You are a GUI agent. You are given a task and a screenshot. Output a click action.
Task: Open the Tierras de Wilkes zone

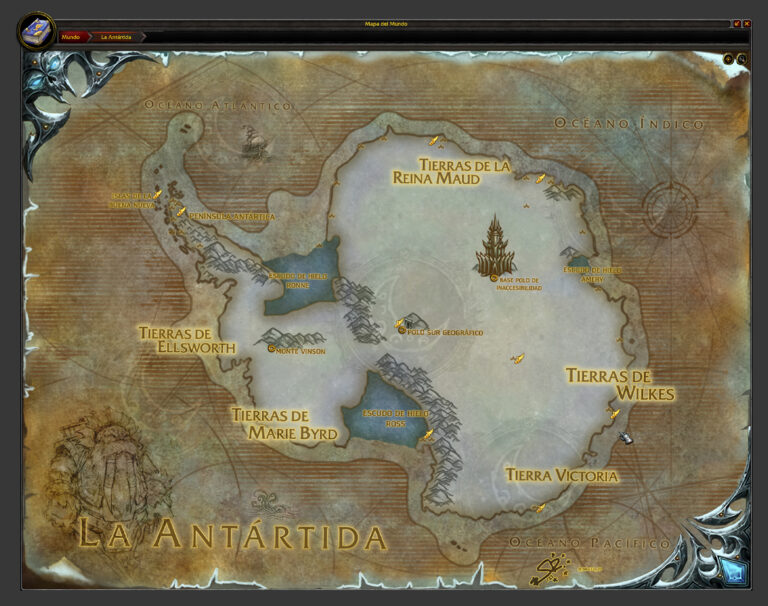(x=620, y=384)
